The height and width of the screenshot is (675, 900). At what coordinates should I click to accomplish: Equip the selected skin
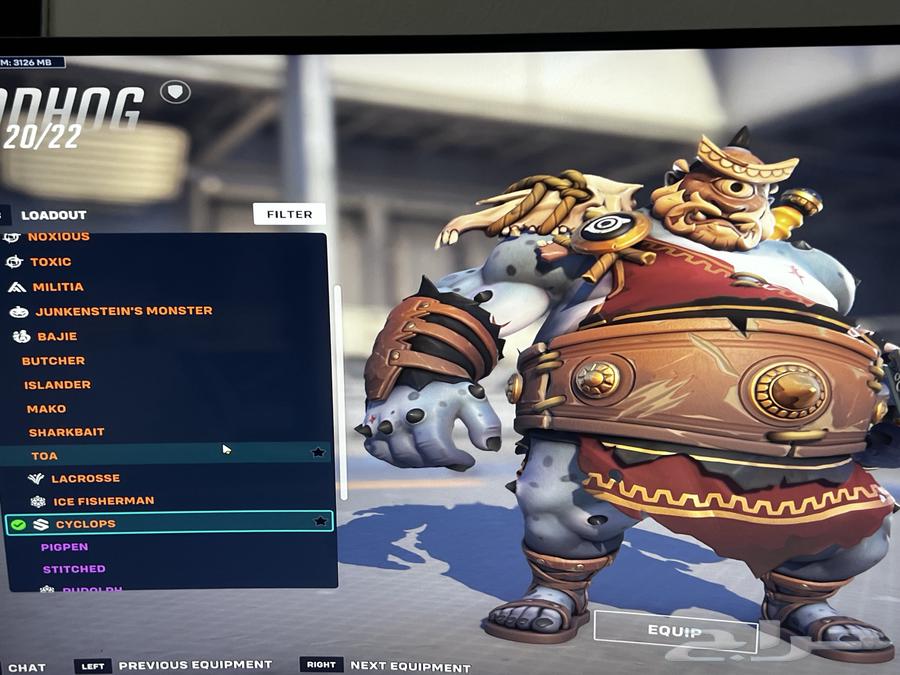coord(674,631)
